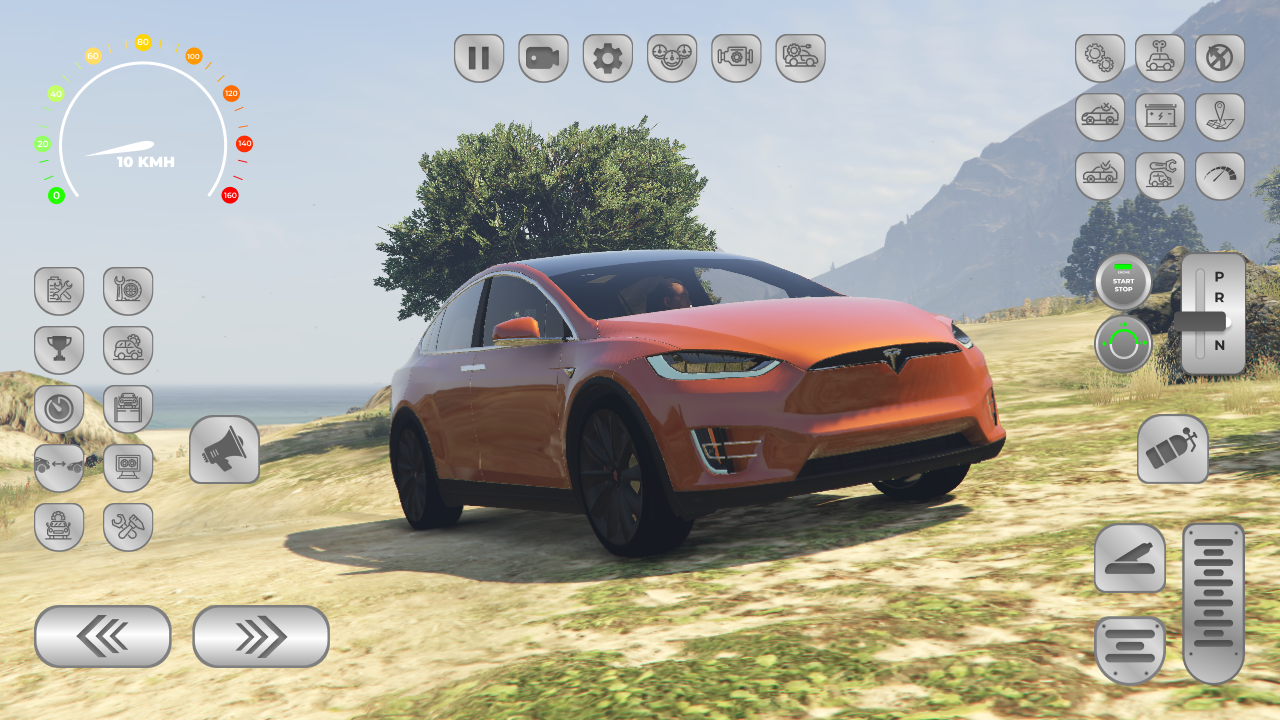This screenshot has width=1280, height=720.
Task: Open the triple gauges dashboard icon
Action: [671, 58]
